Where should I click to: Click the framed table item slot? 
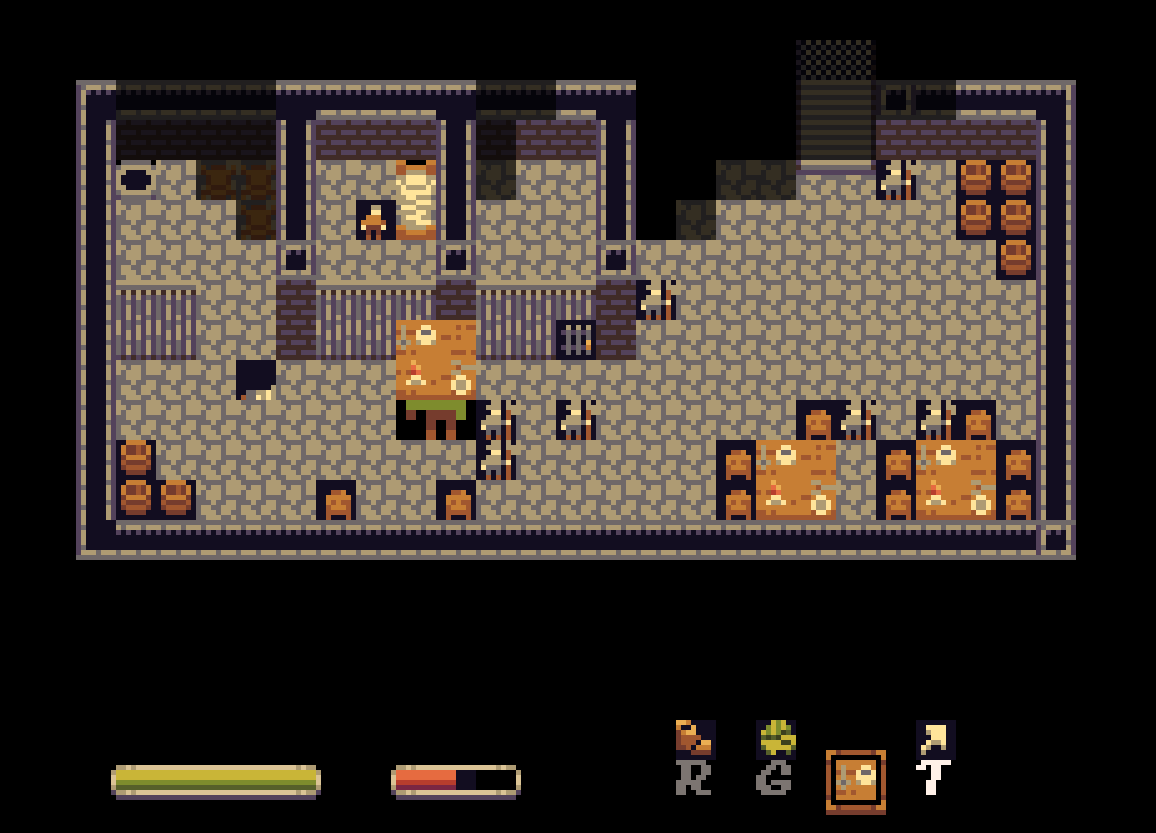coord(855,781)
